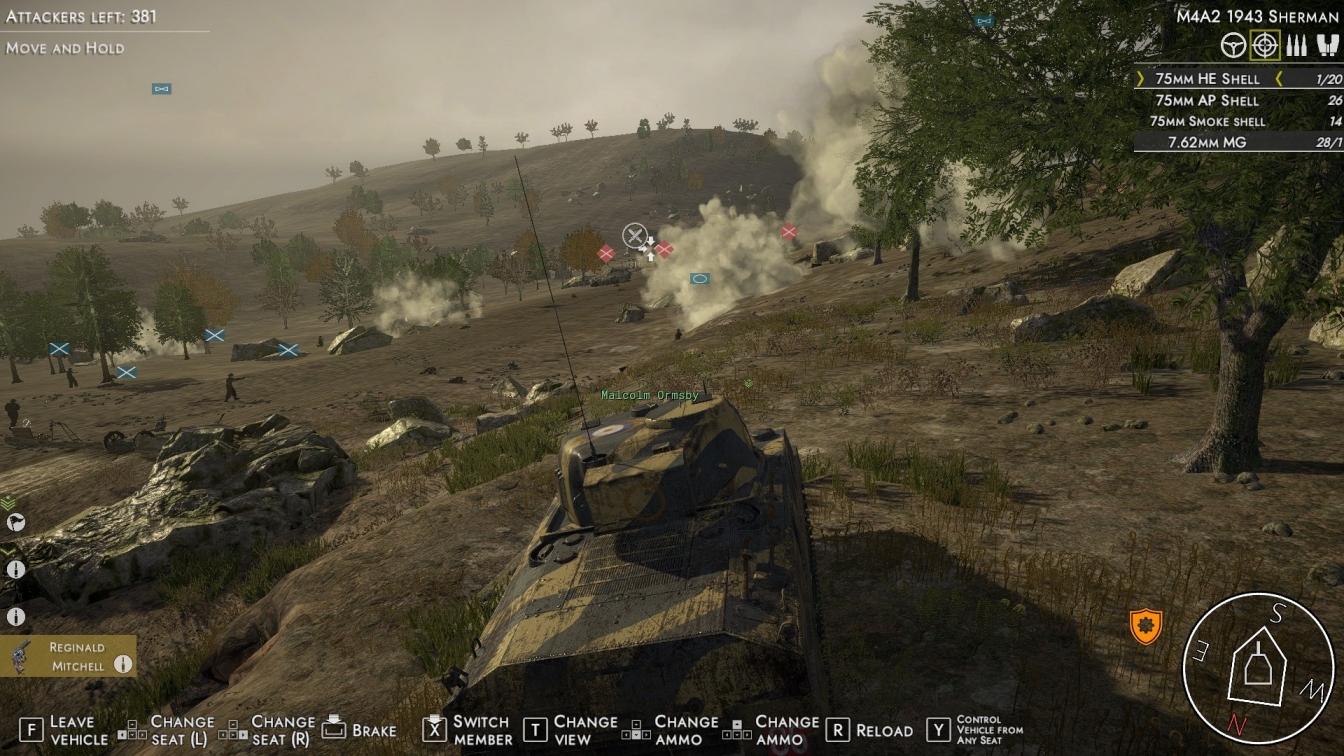Click the flag-bearer squad member icon

(x=15, y=522)
